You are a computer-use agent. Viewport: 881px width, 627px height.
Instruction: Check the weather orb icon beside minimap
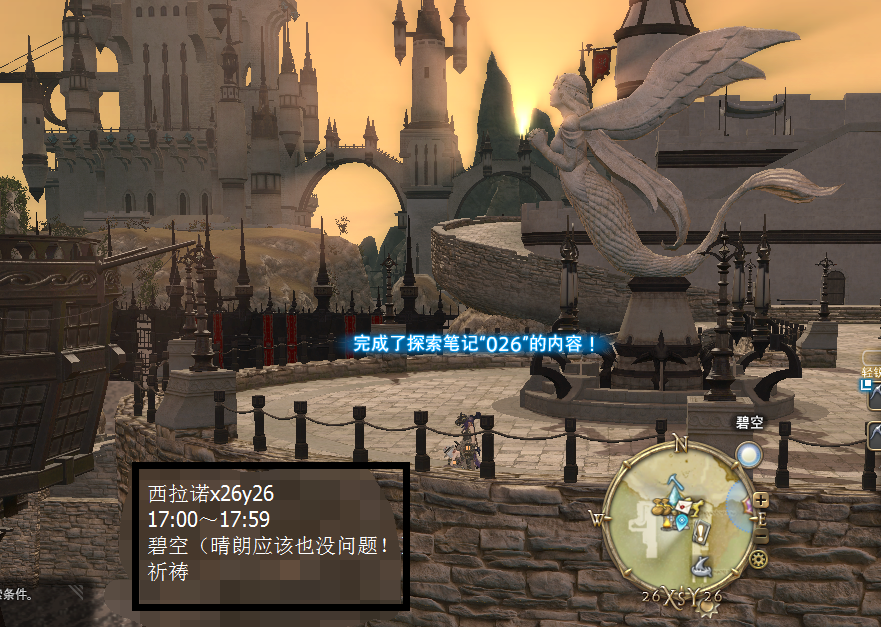(x=749, y=456)
